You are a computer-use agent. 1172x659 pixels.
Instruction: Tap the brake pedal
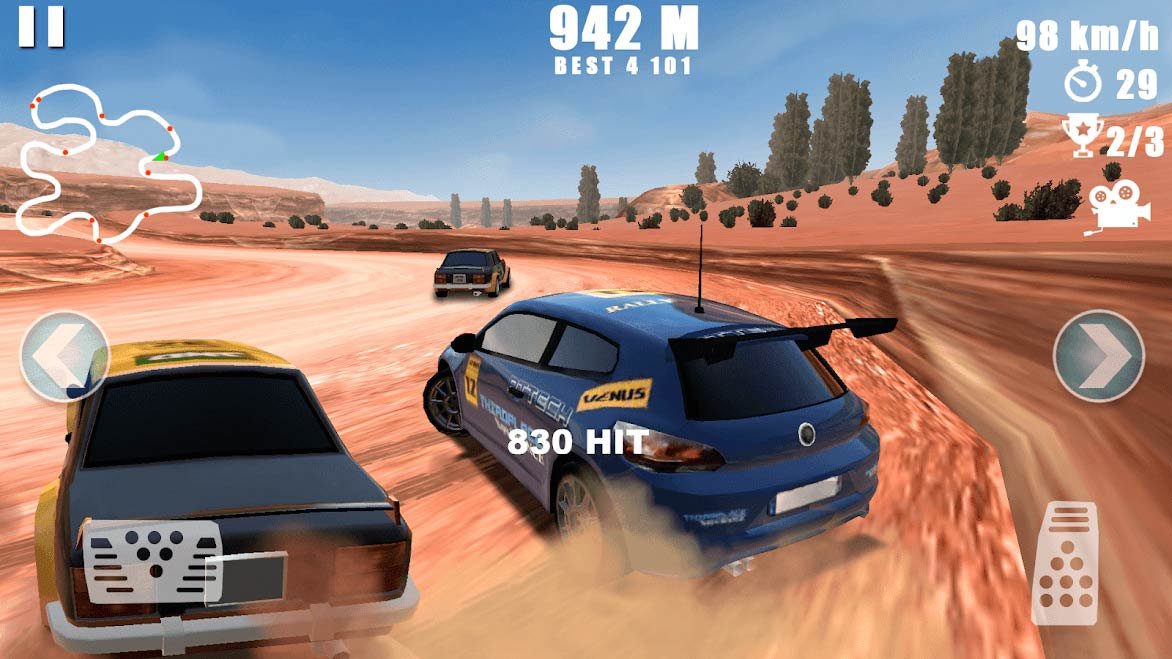155,561
